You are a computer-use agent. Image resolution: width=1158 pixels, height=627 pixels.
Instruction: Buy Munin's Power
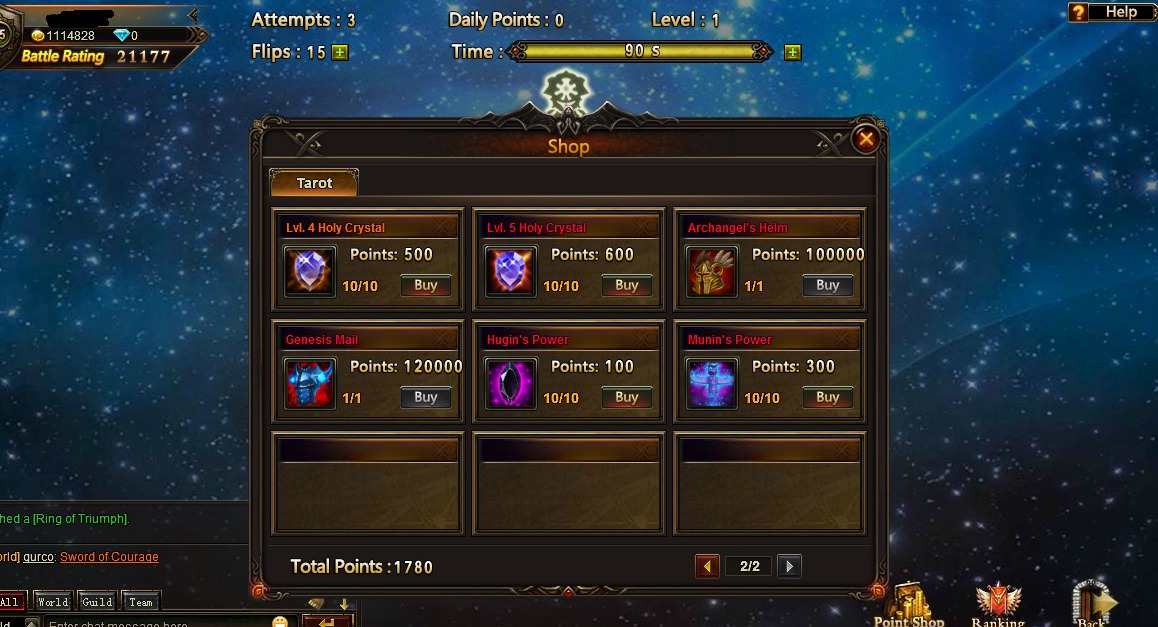click(x=828, y=397)
